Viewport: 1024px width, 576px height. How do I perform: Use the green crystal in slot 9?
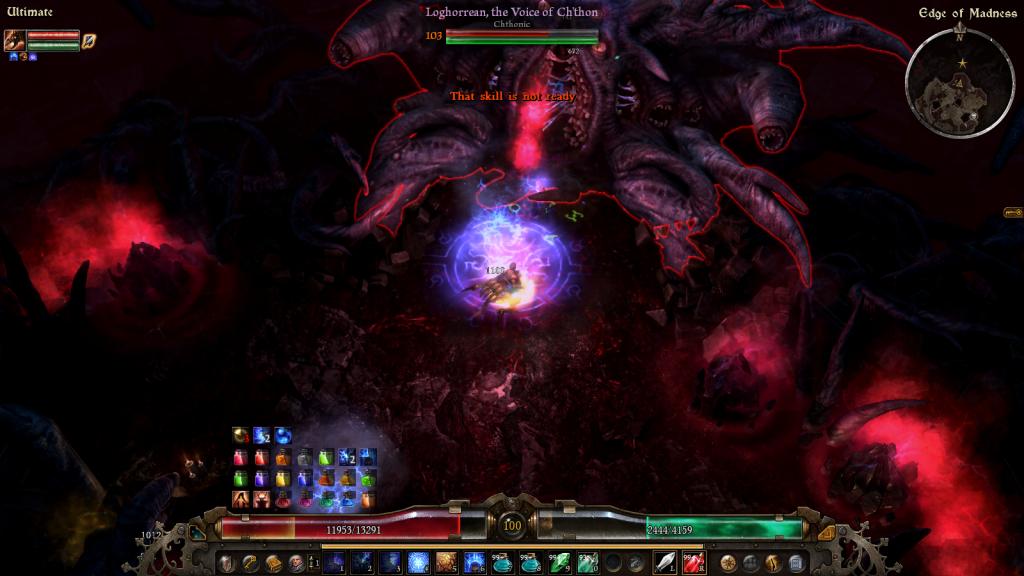click(x=559, y=563)
